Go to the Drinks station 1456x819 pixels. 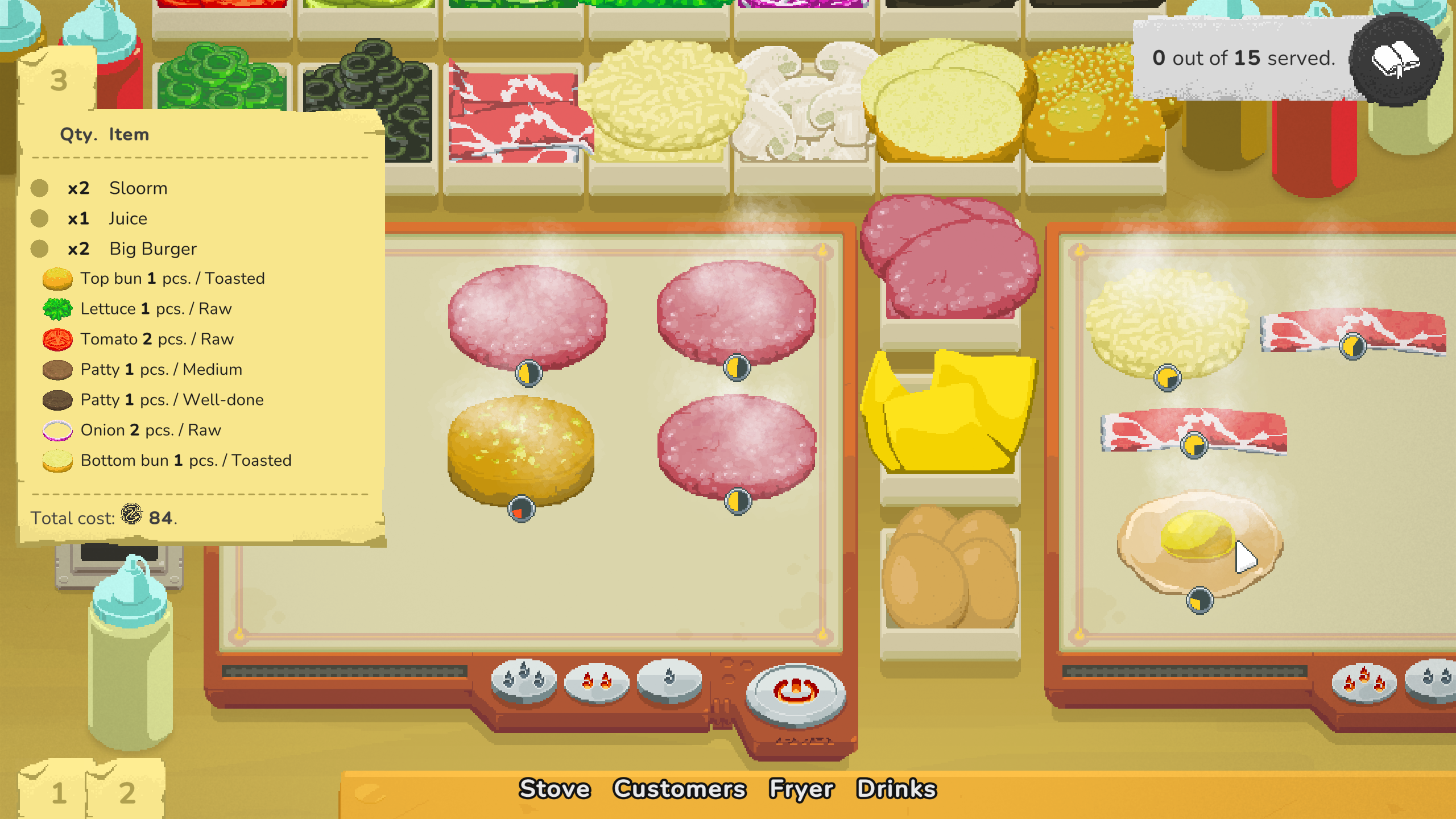click(897, 788)
